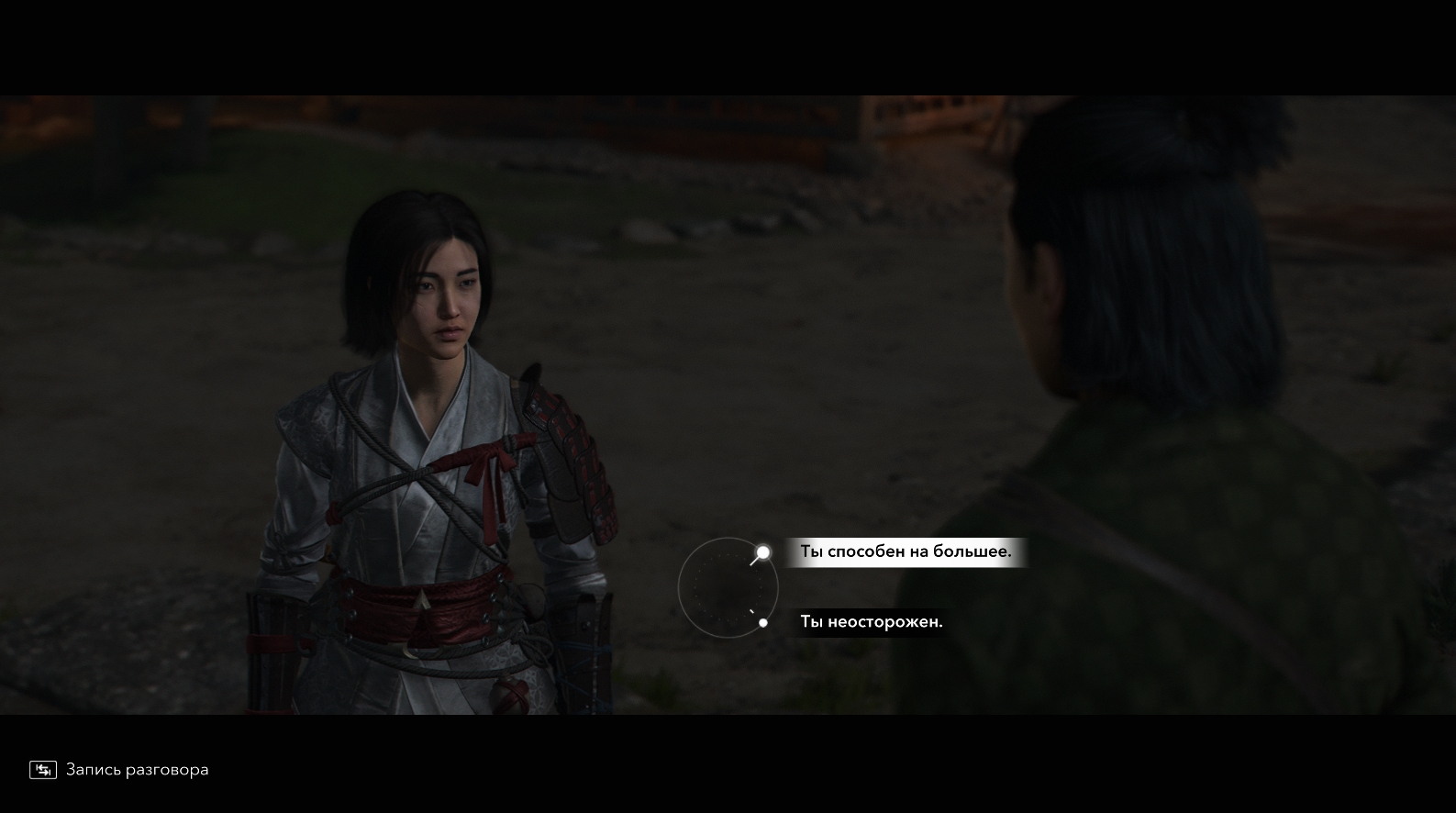Open "Запись разговора" conversation log

point(119,770)
